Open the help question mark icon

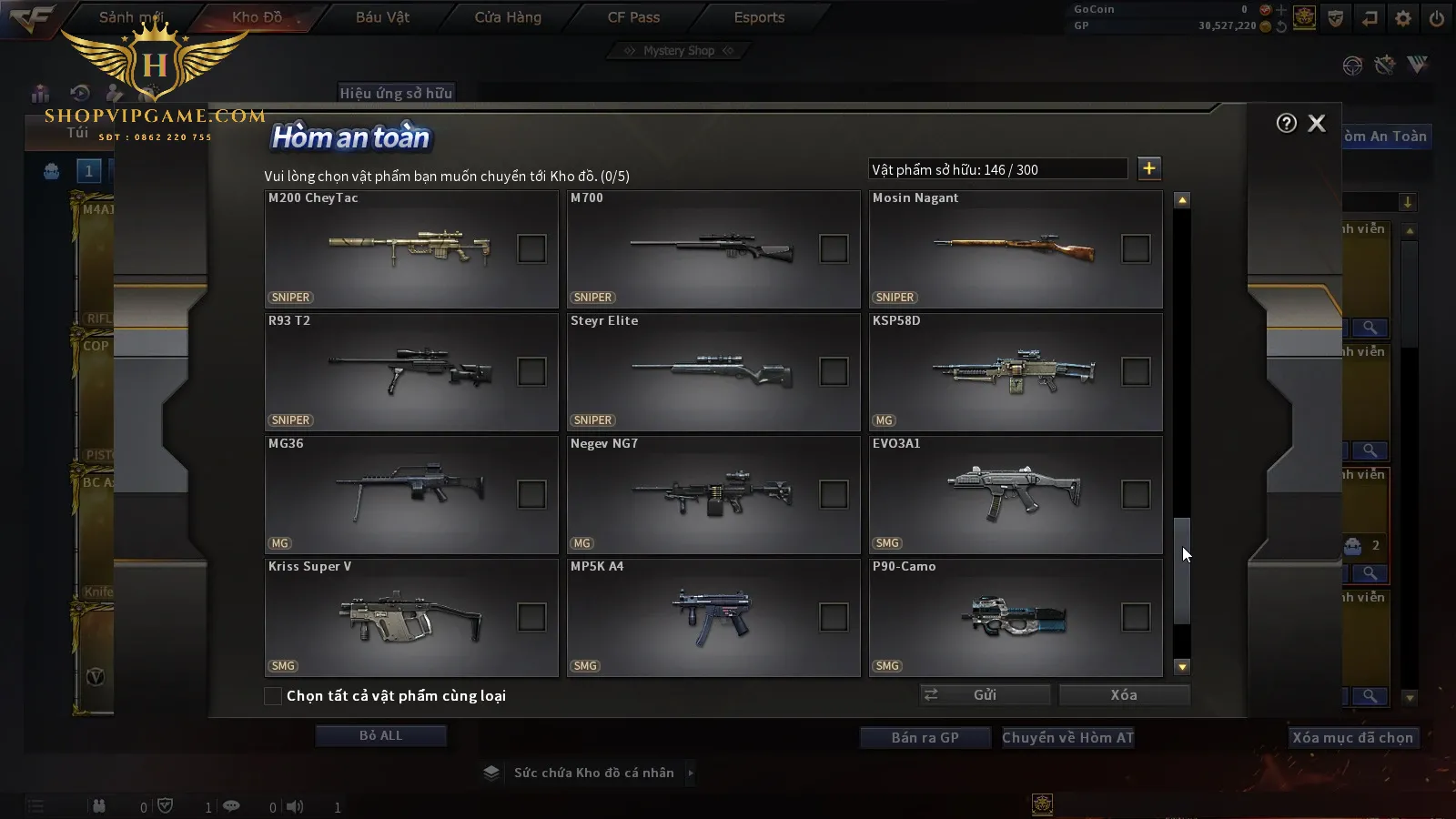[1286, 124]
